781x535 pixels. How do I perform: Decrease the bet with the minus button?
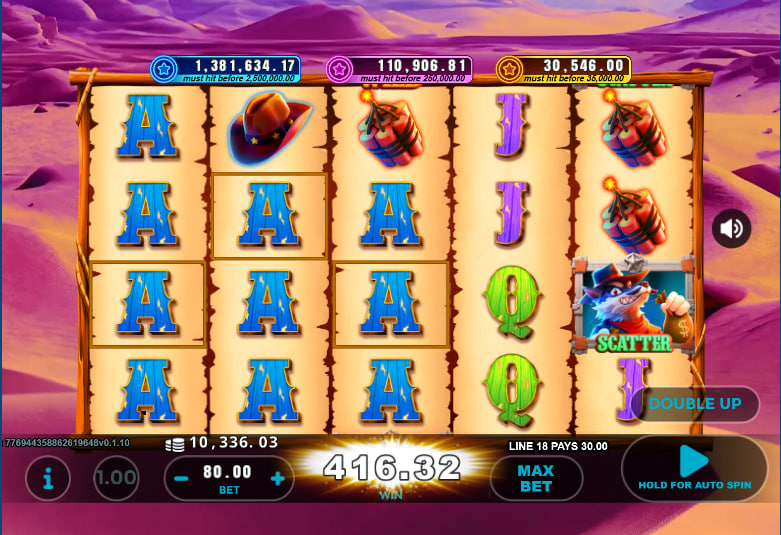tap(182, 478)
